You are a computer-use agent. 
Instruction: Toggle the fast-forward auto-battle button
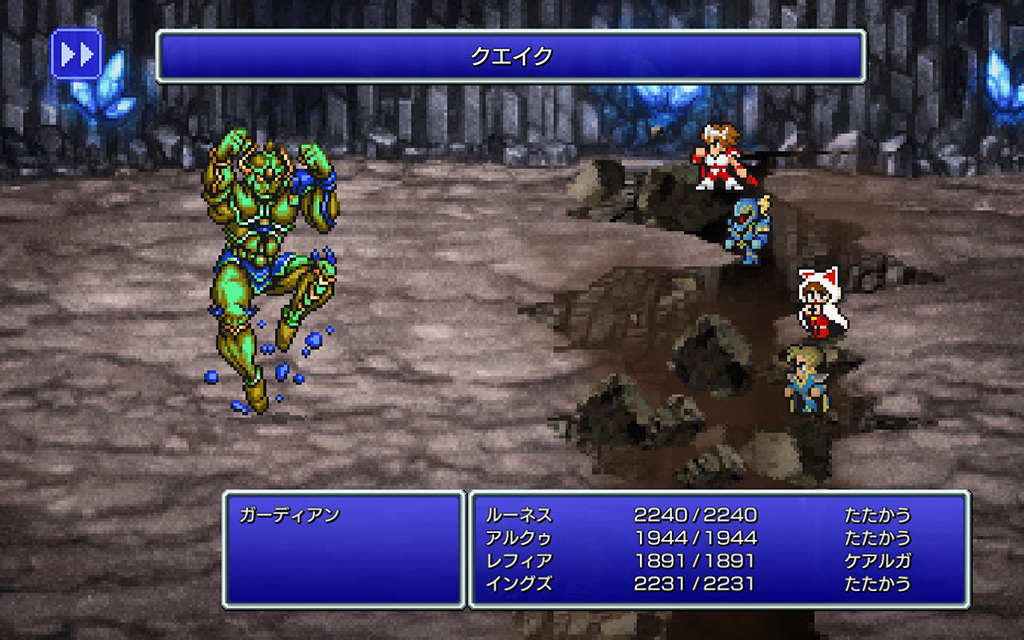coord(76,54)
